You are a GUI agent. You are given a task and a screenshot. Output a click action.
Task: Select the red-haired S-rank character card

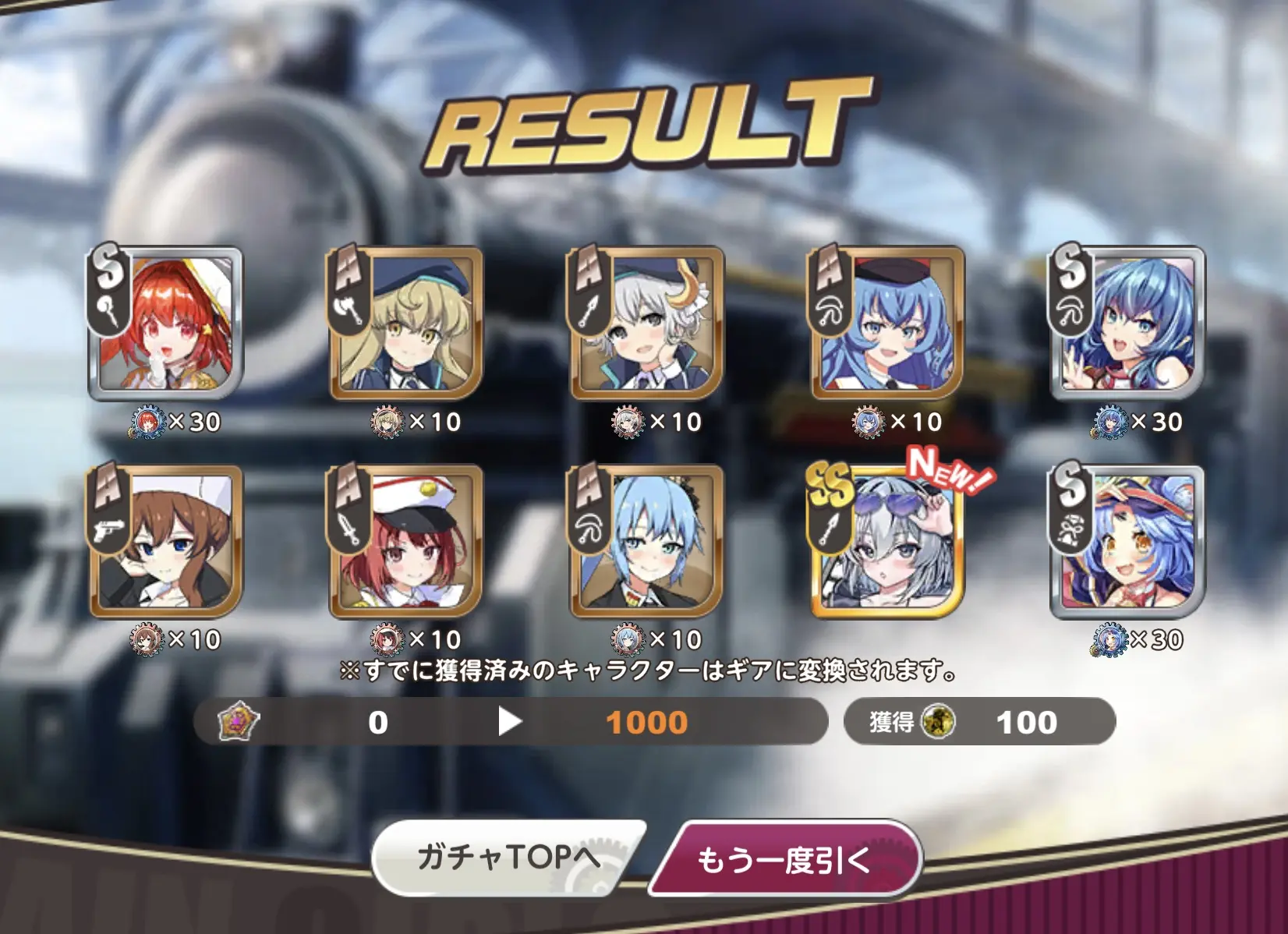pyautogui.click(x=165, y=324)
